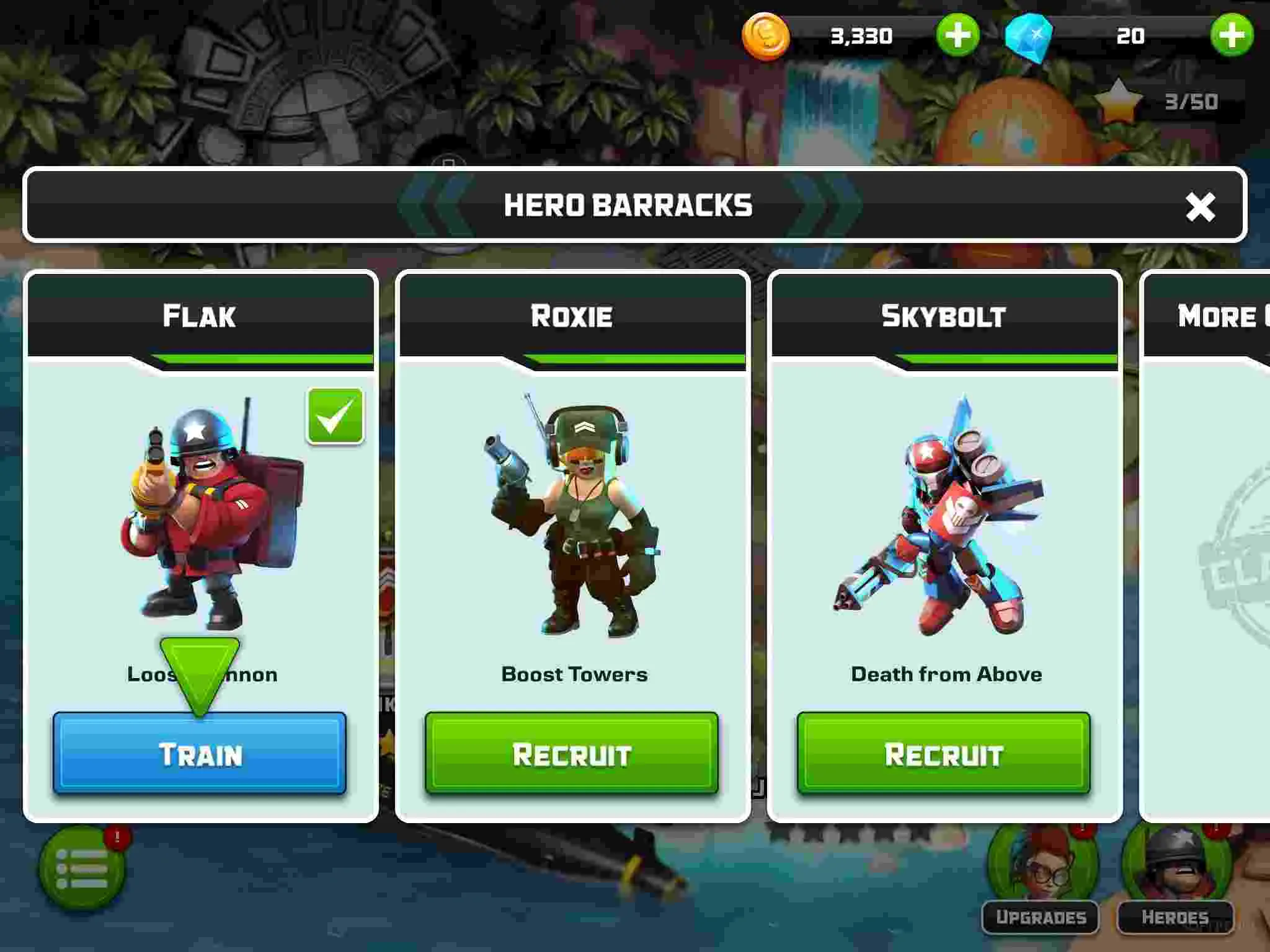The image size is (1270, 952).
Task: Add more gold coins with plus button
Action: [x=957, y=35]
